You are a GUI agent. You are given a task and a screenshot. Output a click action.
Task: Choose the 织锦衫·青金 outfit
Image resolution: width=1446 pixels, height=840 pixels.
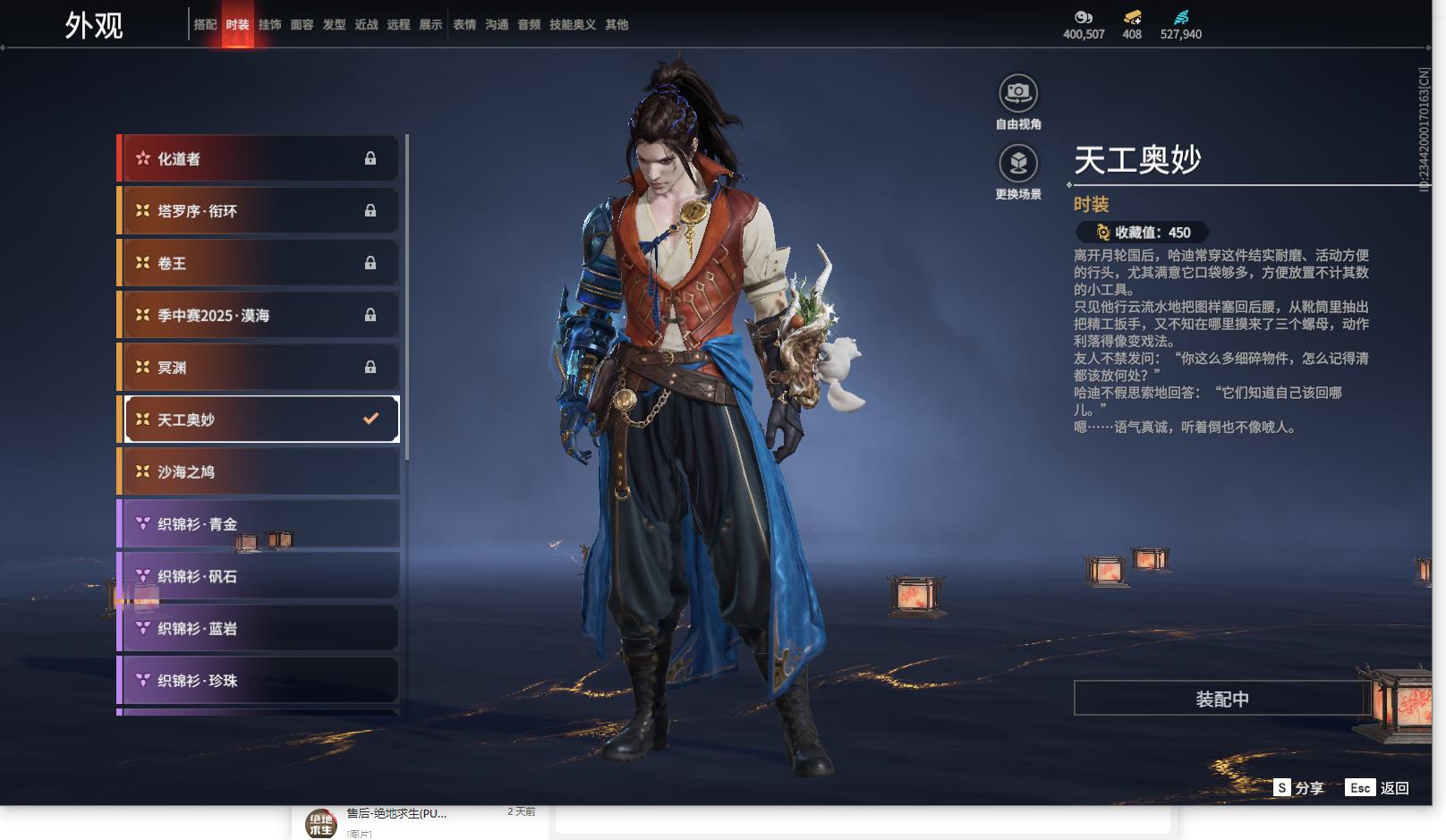259,524
